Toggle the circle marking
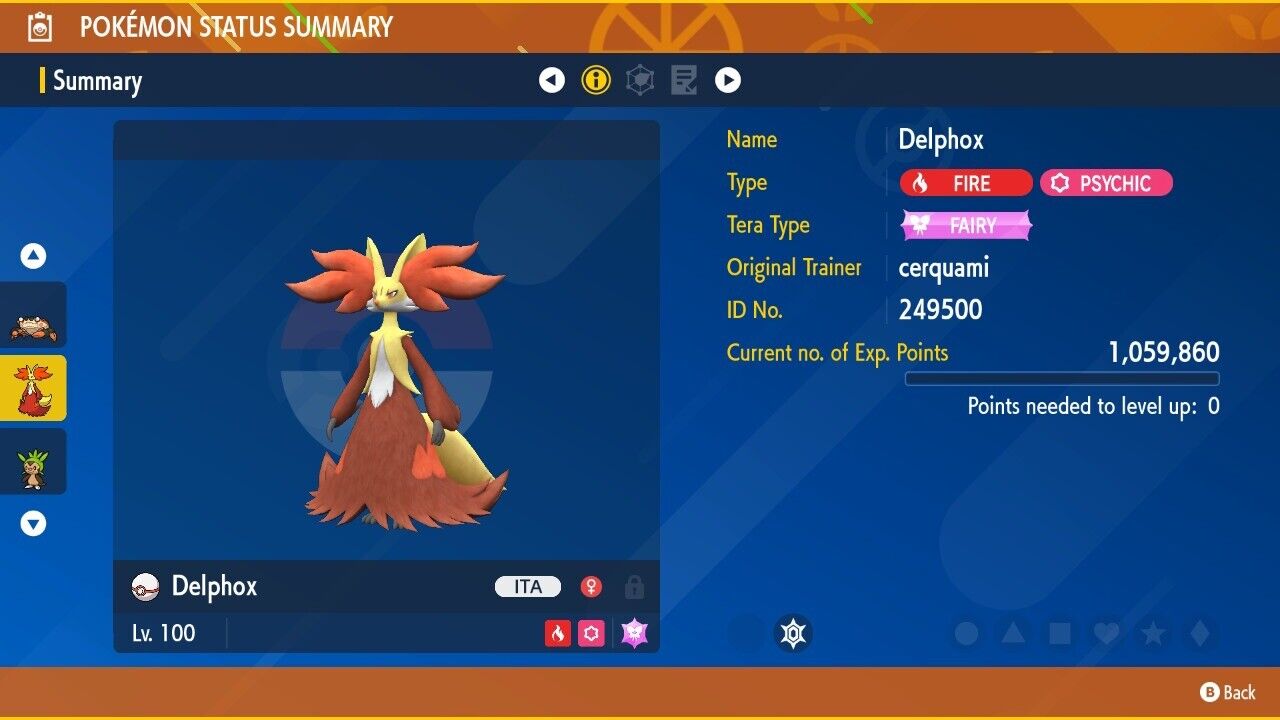The image size is (1280, 720). coord(966,633)
